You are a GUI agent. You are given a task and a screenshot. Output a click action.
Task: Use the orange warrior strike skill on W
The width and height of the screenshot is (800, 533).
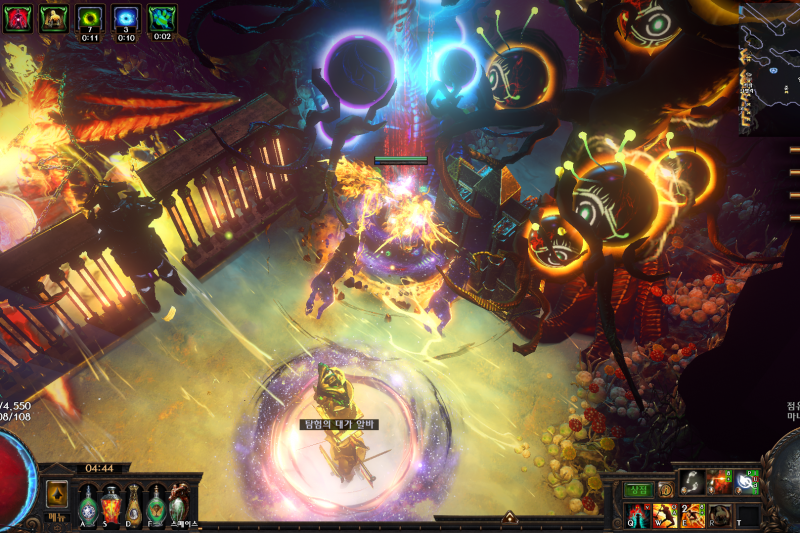pyautogui.click(x=665, y=515)
